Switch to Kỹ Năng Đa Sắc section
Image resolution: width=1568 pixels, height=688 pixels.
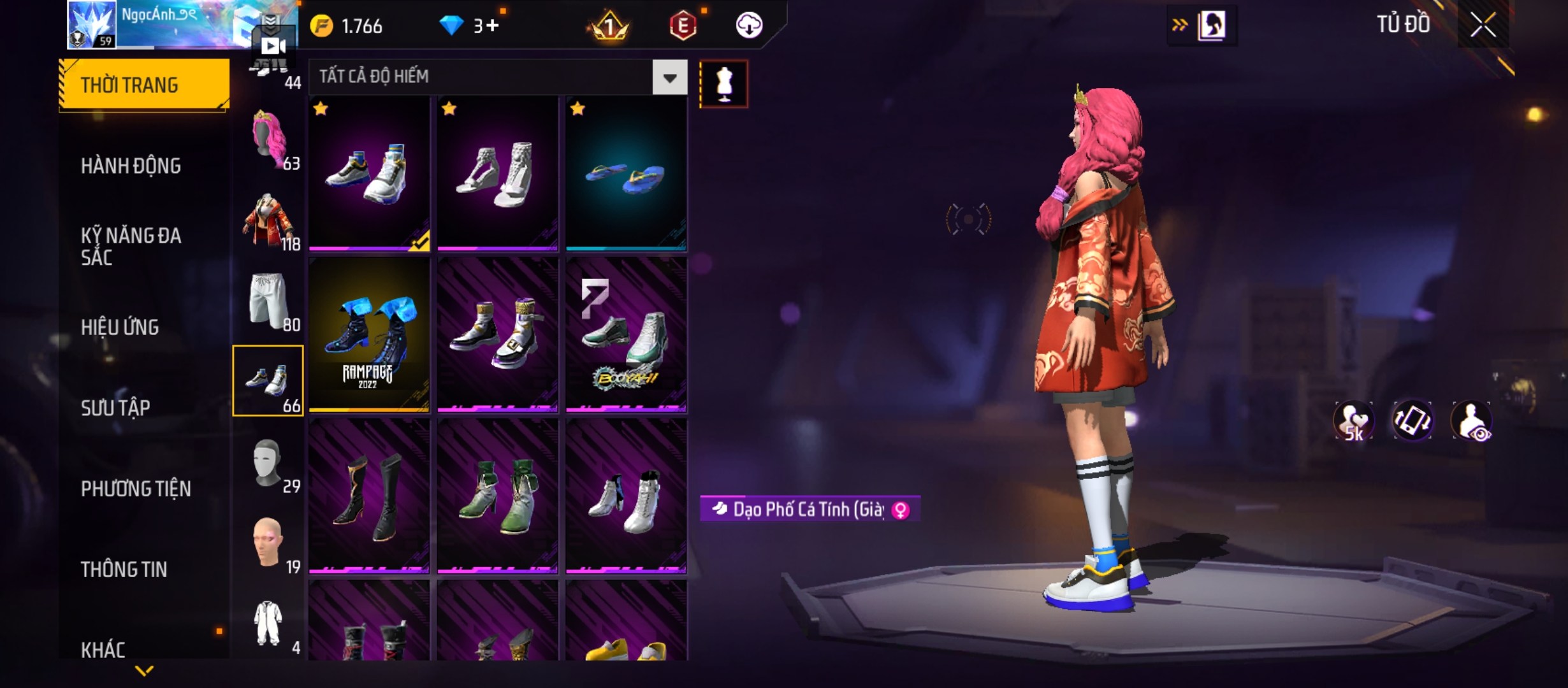(131, 246)
